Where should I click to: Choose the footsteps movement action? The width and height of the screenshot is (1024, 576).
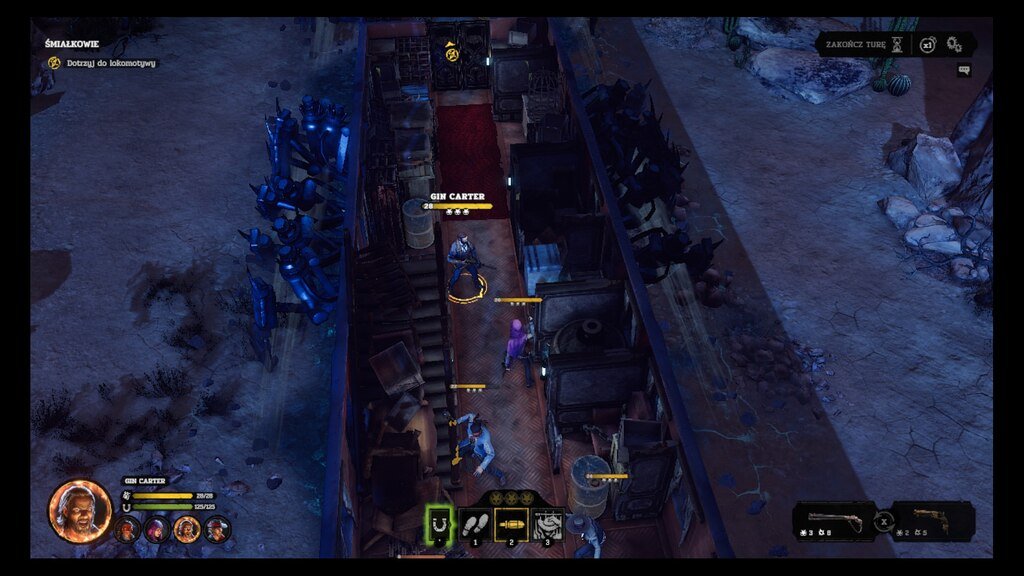[x=475, y=522]
